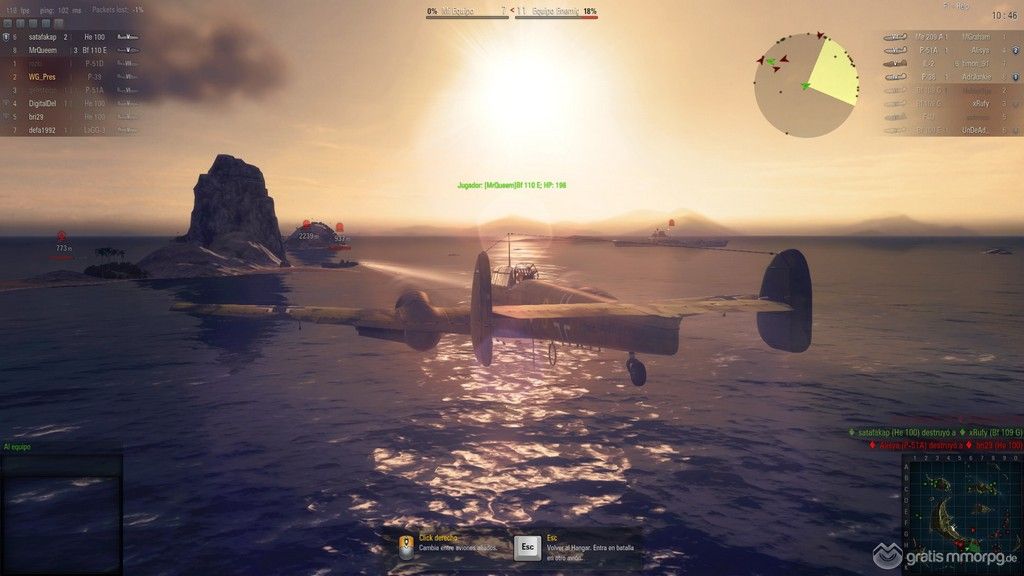Choose WG_Pres in the team roster
The height and width of the screenshot is (576, 1024).
42,76
